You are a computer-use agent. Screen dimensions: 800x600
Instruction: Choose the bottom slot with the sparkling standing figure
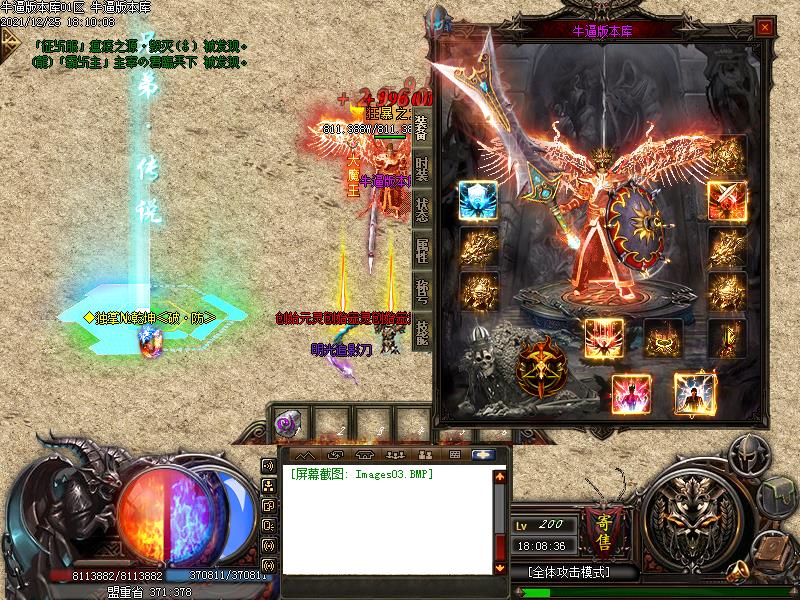pos(694,392)
